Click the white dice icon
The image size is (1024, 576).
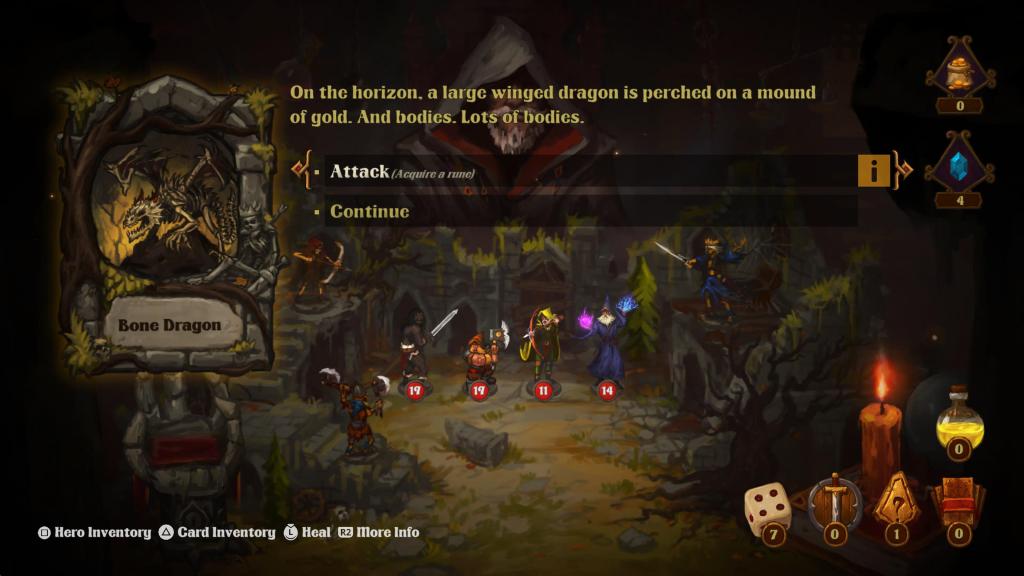coord(767,508)
